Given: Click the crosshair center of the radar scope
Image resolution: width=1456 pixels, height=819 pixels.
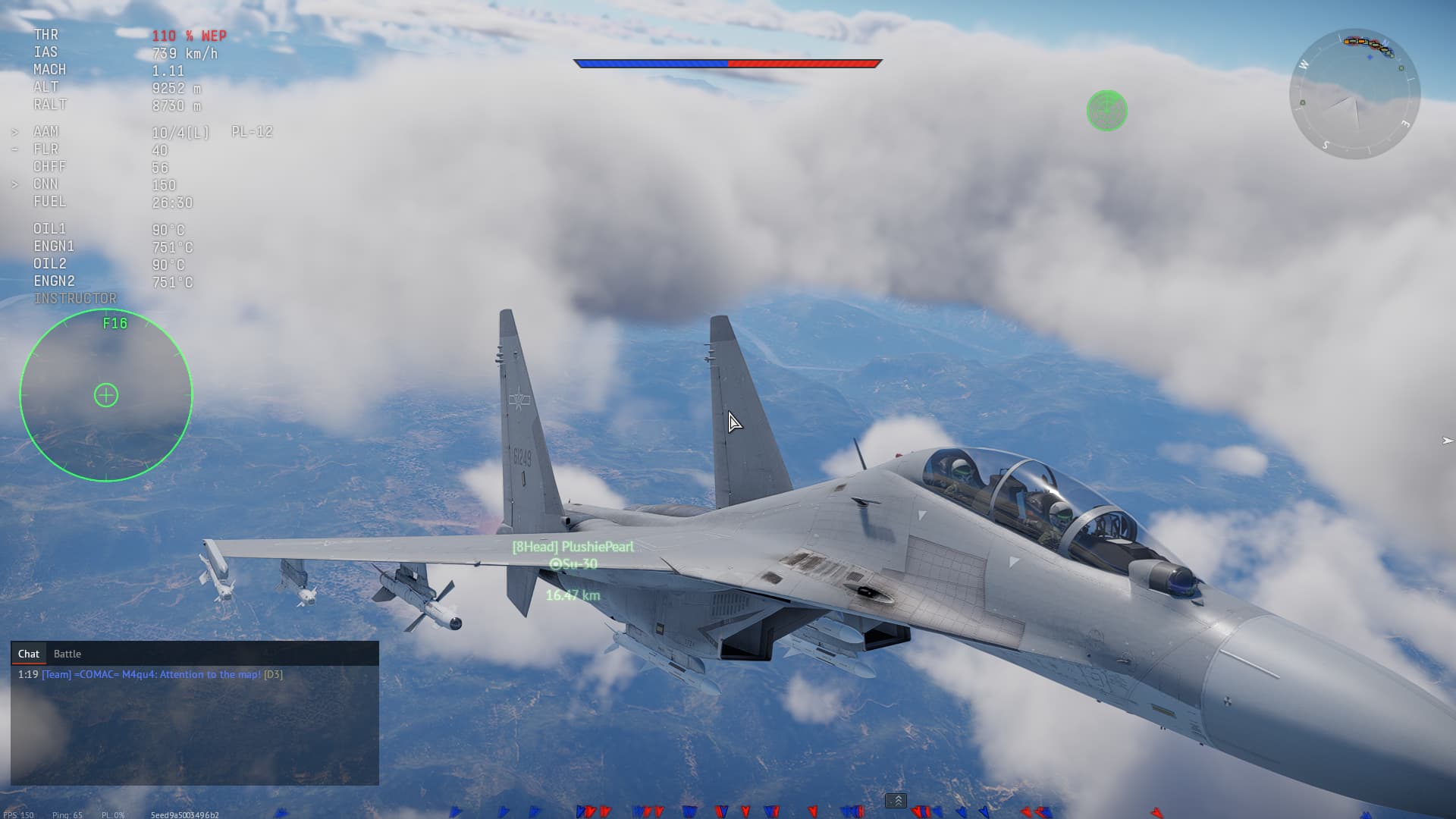Looking at the screenshot, I should coord(106,394).
